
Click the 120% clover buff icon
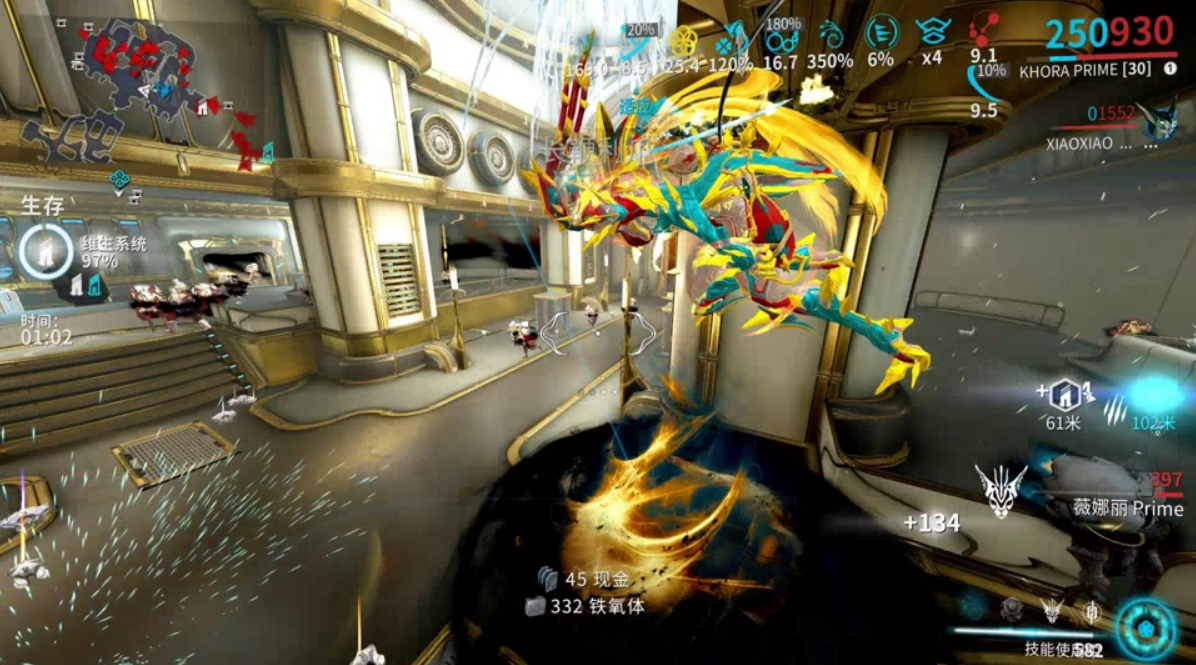(x=733, y=40)
